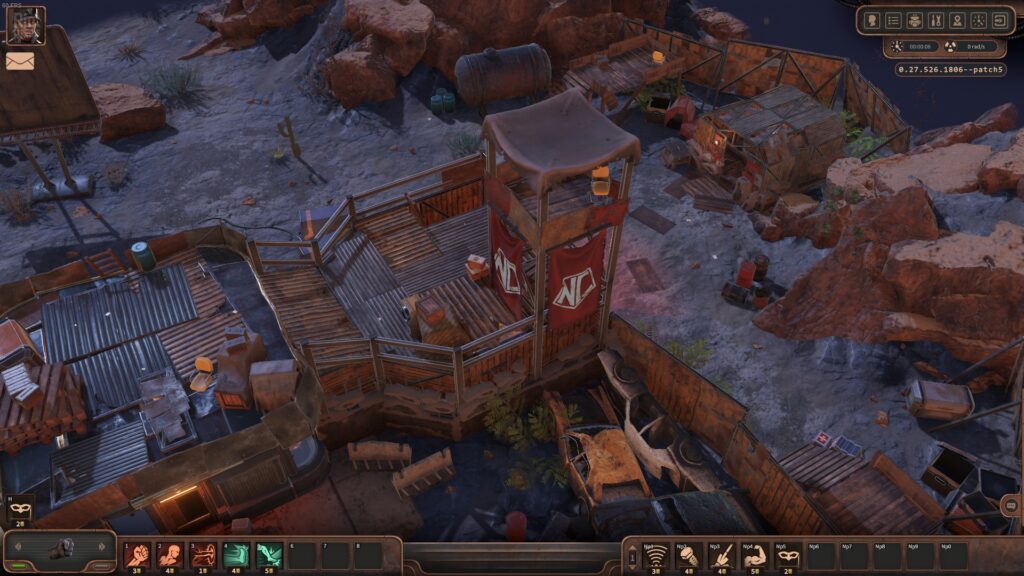Open the wrench-and-tools crafting icon
The height and width of the screenshot is (576, 1024).
[x=936, y=21]
